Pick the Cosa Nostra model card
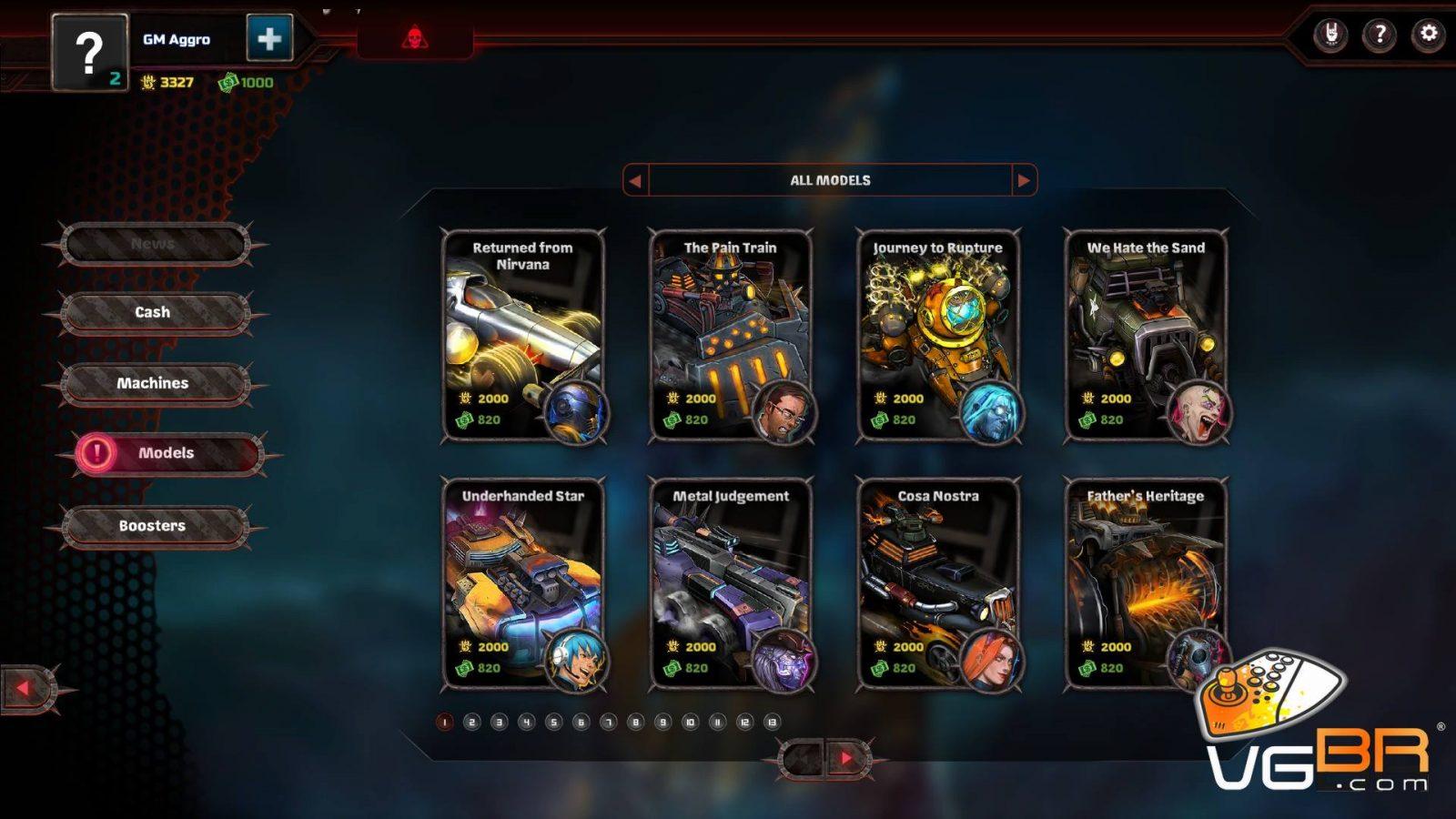1456x819 pixels. 937,583
